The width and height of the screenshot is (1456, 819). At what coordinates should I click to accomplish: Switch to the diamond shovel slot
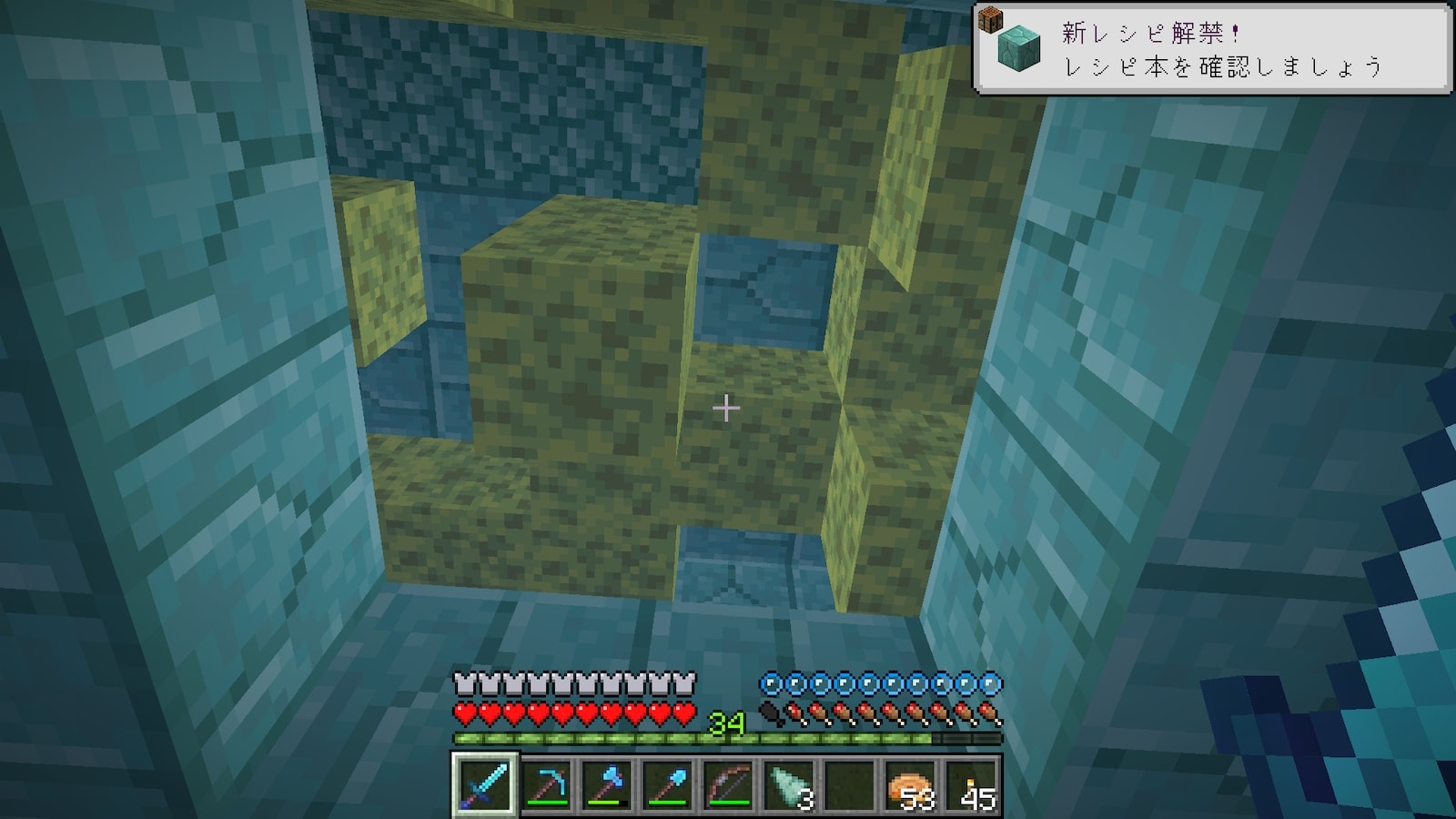click(668, 783)
